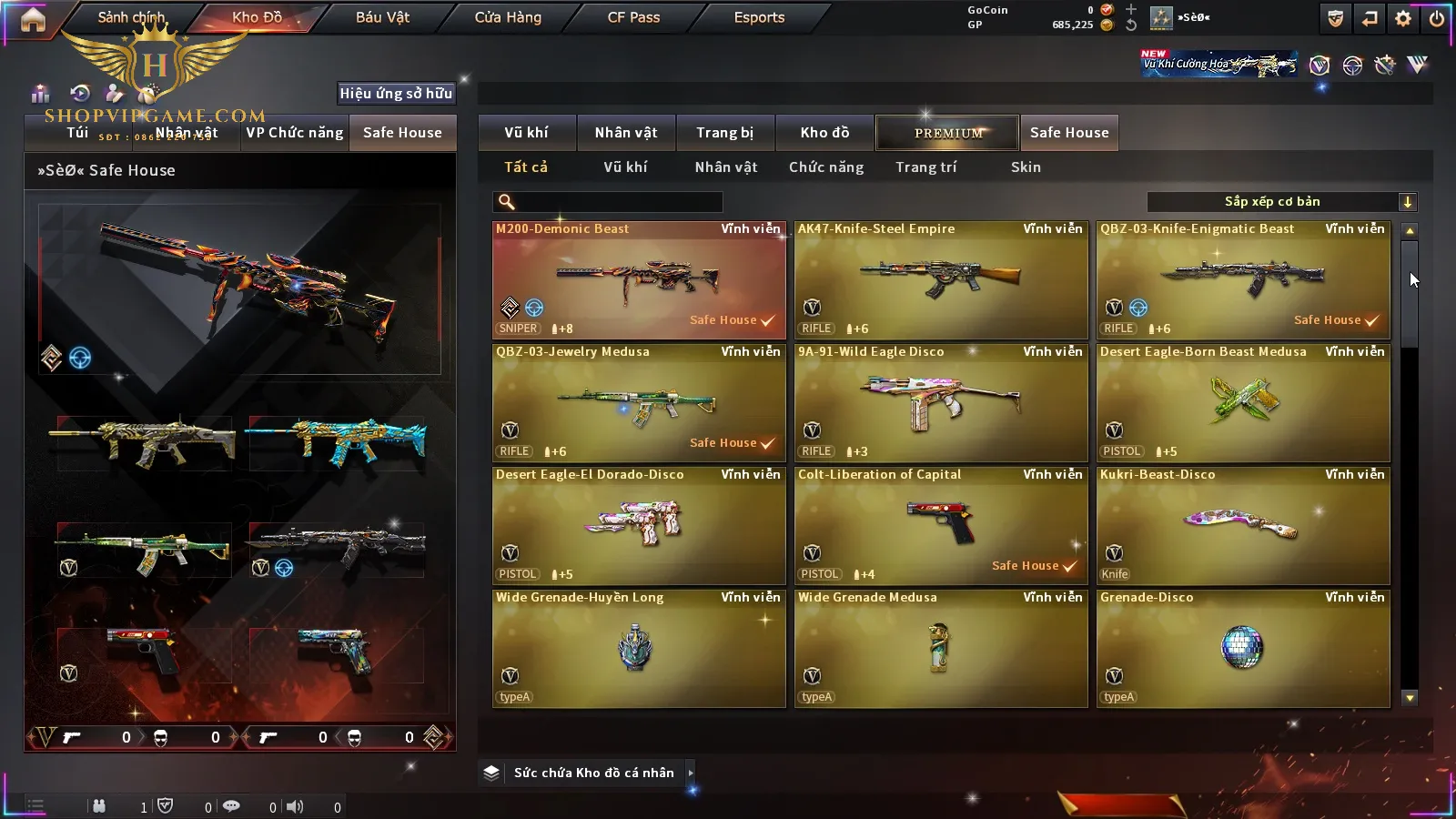Image resolution: width=1456 pixels, height=819 pixels.
Task: Select the M200-Demonic Beast sniper card
Action: [x=639, y=280]
